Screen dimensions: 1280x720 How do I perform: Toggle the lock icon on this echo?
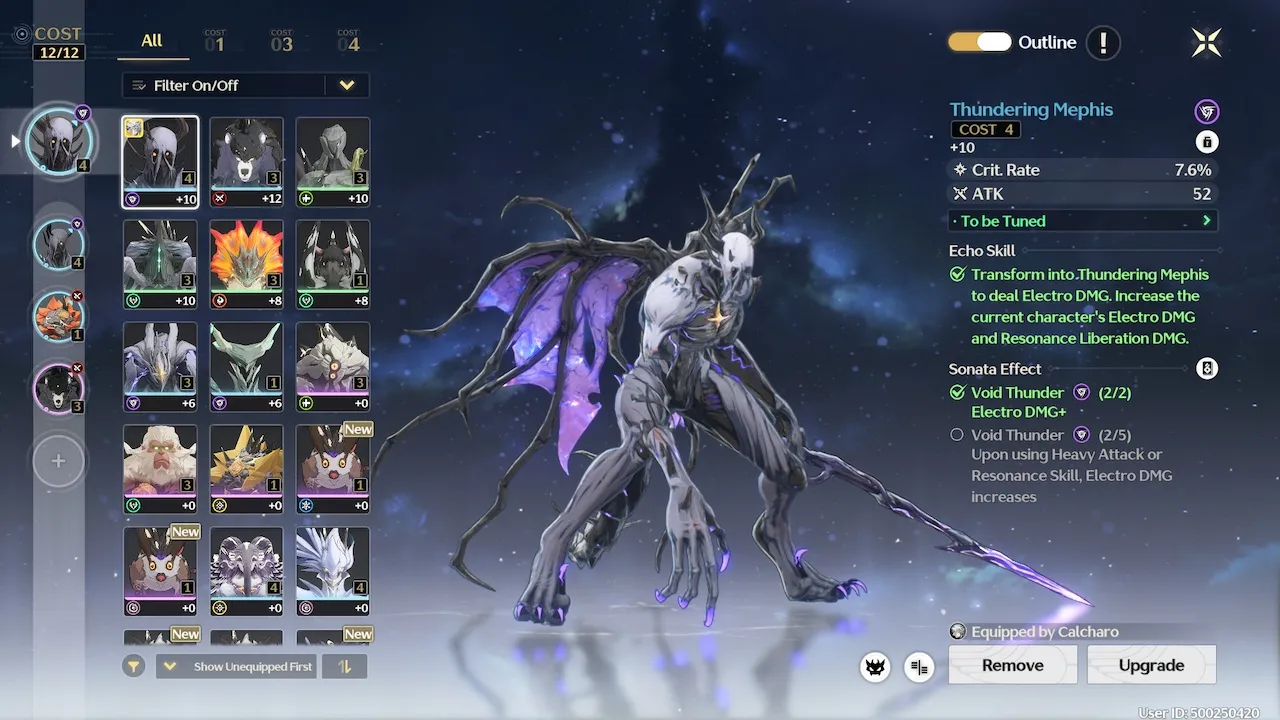1207,142
